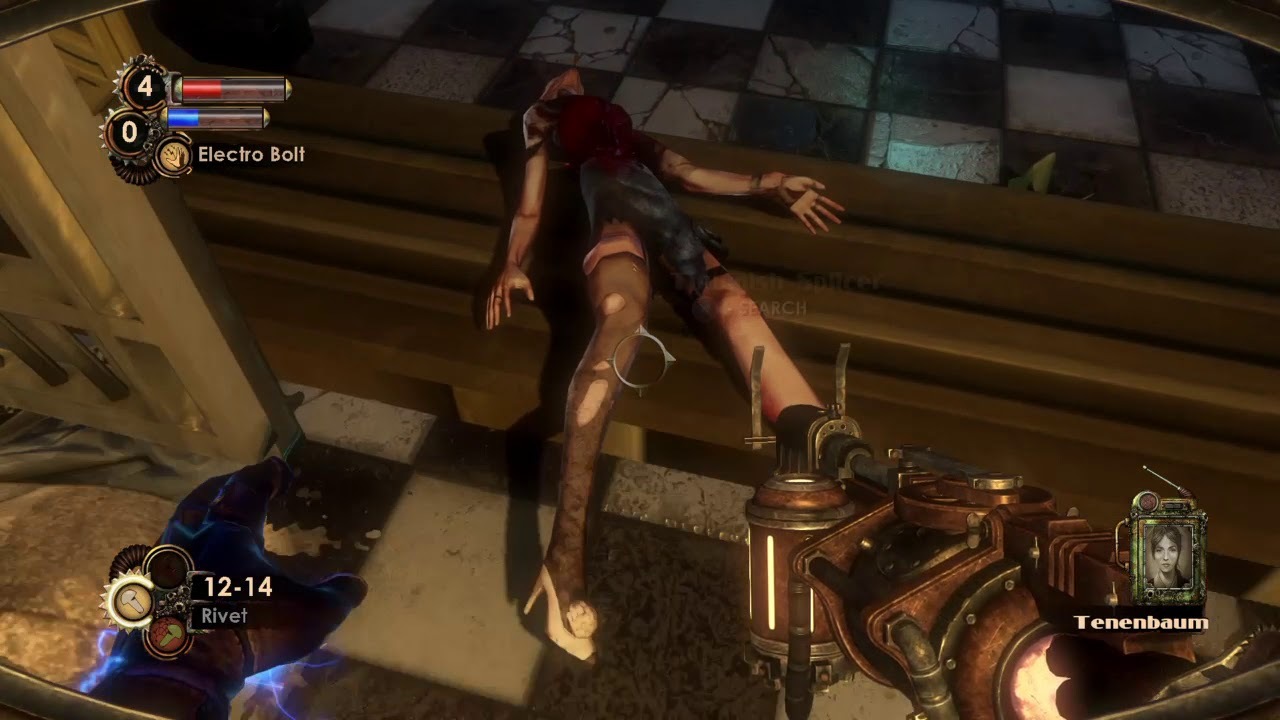
Task: Switch to the red trap rivet ammo
Action: (x=166, y=635)
